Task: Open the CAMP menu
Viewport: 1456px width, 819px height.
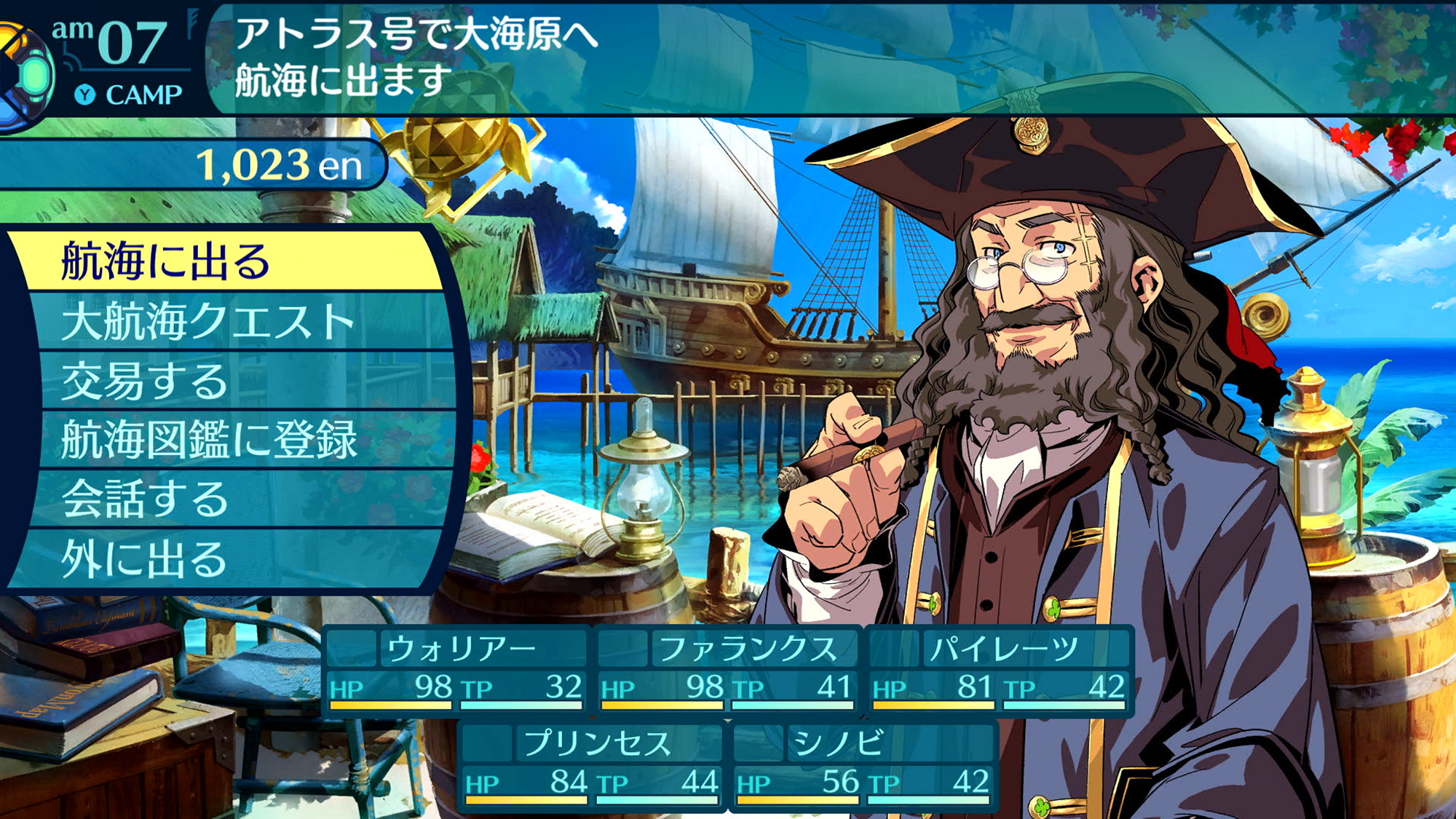Action: pyautogui.click(x=130, y=95)
